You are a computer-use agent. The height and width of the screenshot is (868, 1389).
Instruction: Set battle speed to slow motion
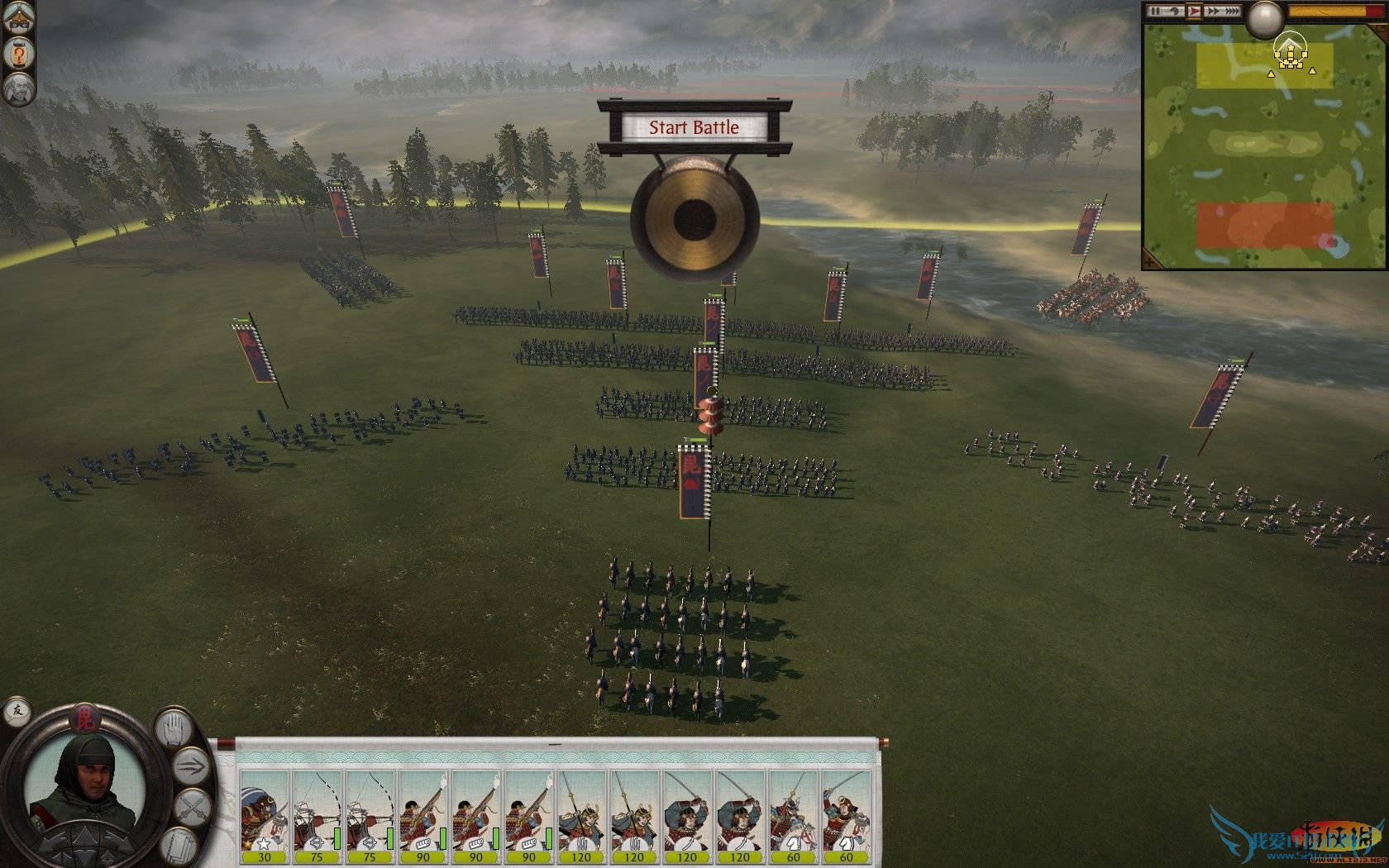pos(1175,11)
